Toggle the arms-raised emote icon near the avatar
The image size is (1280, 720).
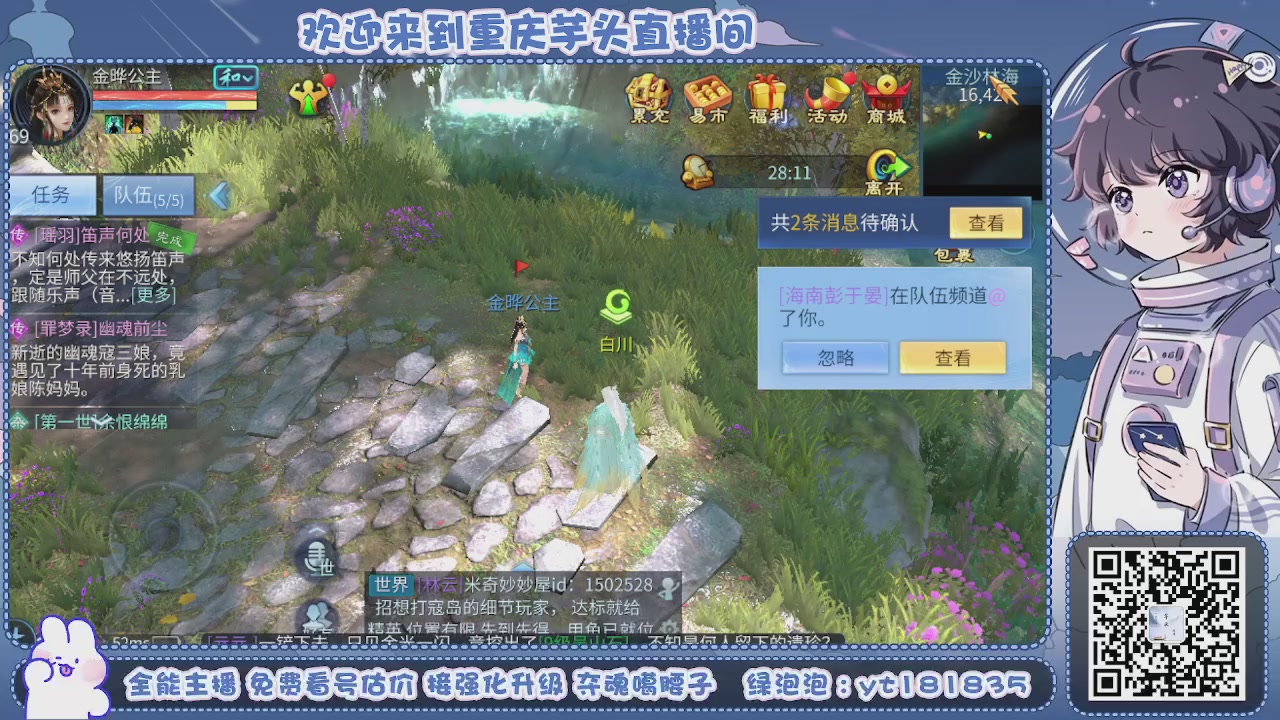(x=309, y=97)
